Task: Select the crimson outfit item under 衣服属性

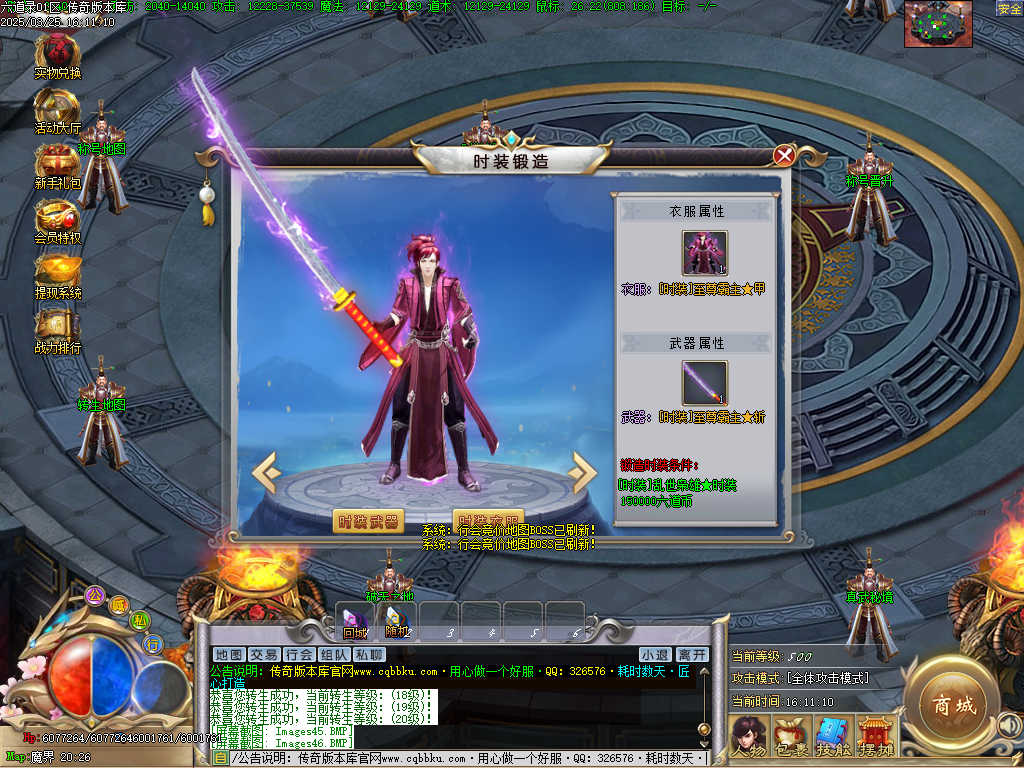Action: click(705, 253)
